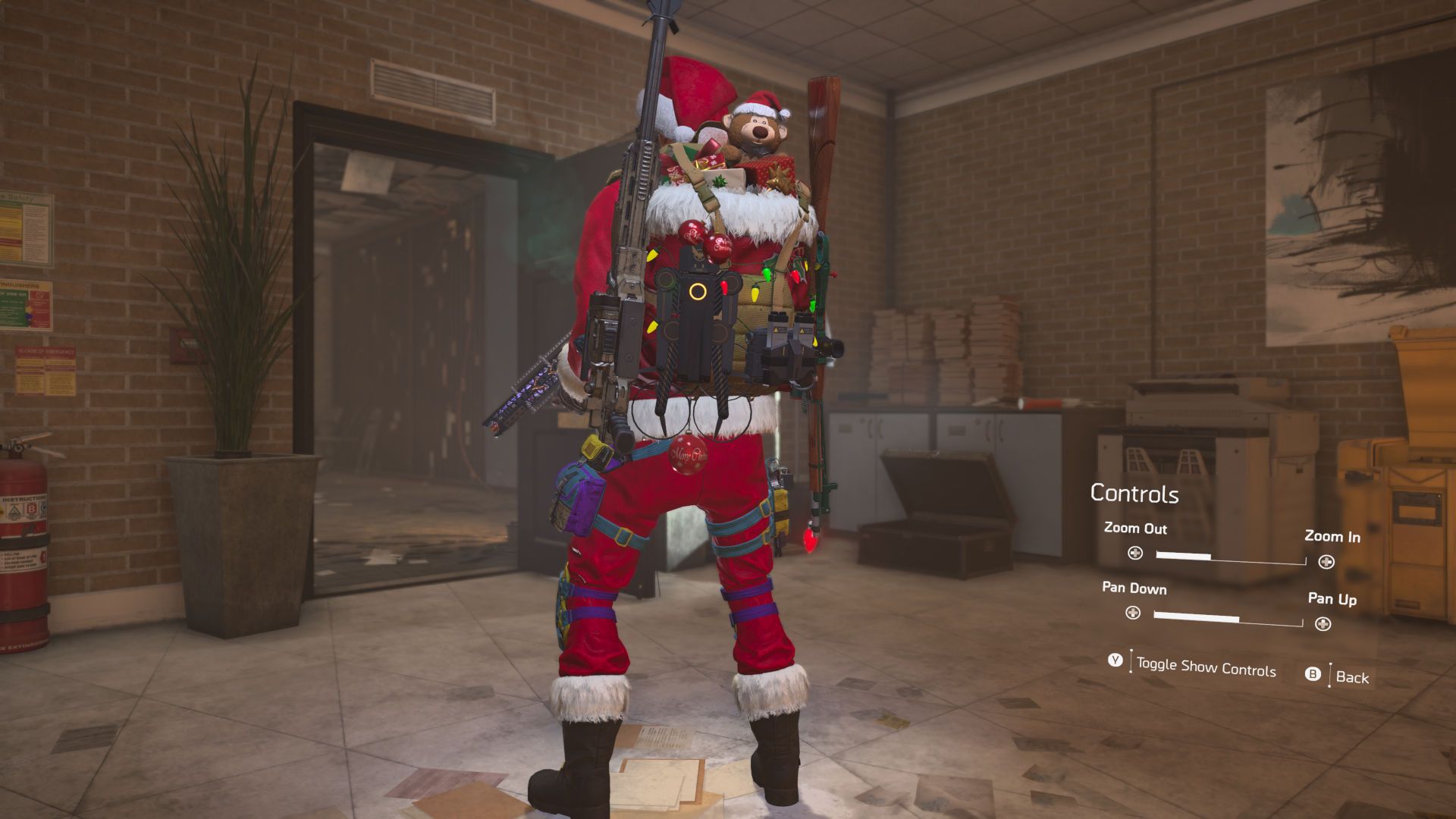Screen dimensions: 1456x819
Task: Click the Pan Up plus icon
Action: (x=1324, y=624)
